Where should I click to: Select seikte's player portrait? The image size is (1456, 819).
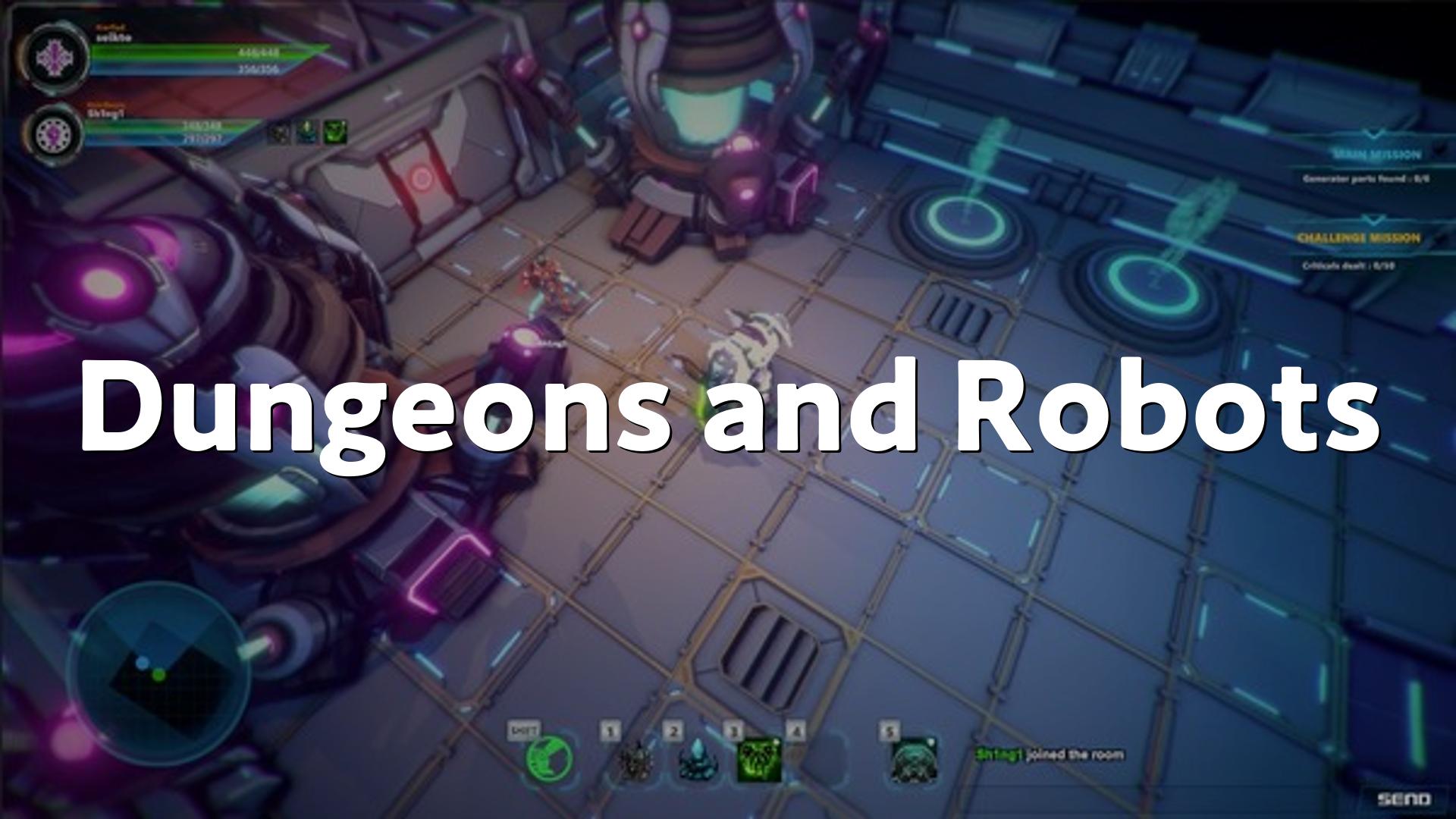click(54, 58)
